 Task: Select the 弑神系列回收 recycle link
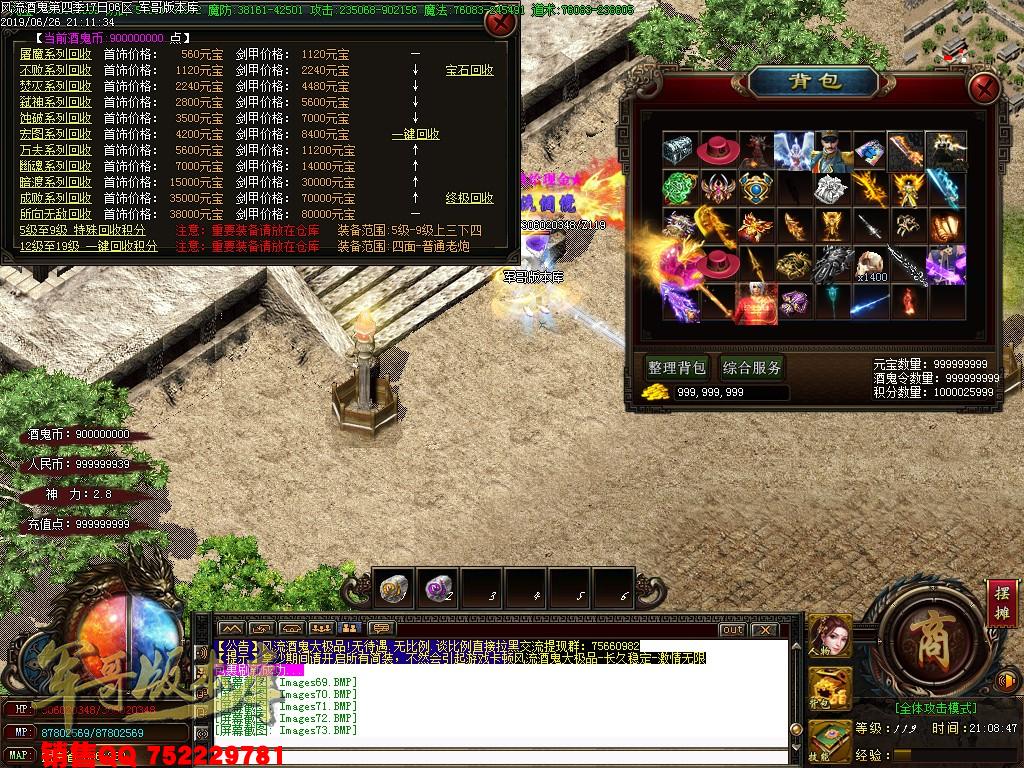pos(55,102)
